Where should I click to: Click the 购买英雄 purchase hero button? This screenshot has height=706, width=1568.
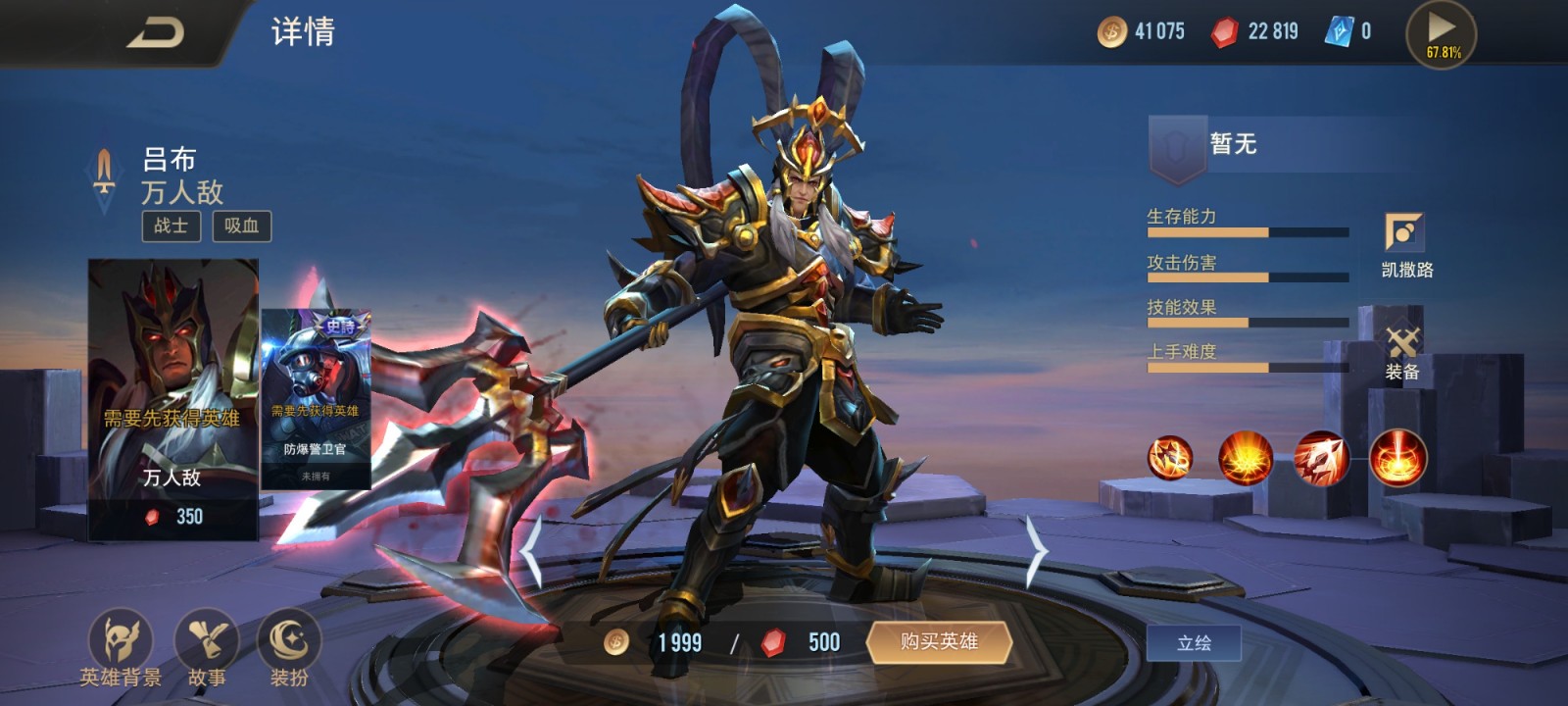click(x=939, y=642)
